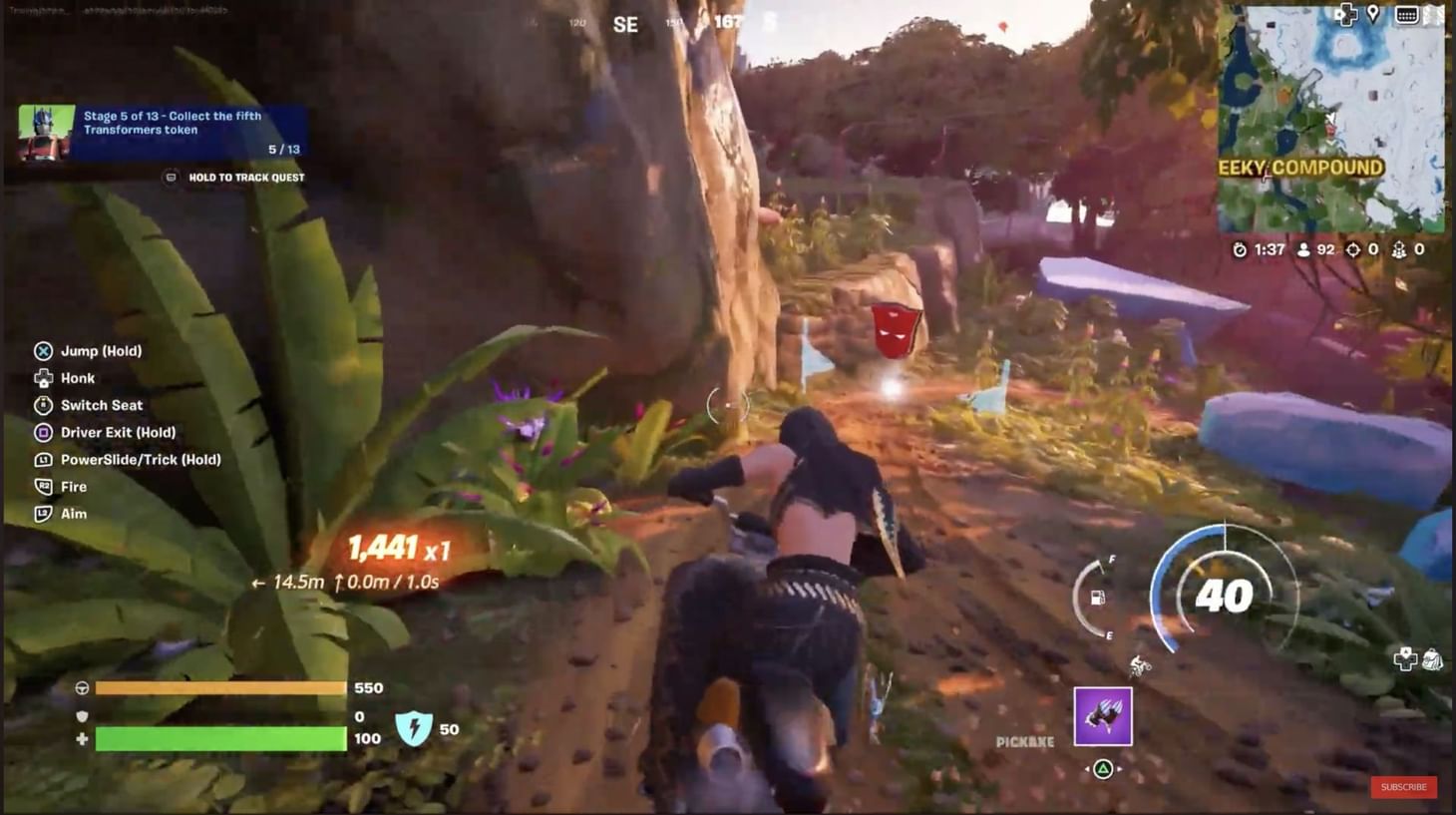The height and width of the screenshot is (815, 1456).
Task: Select the Fire vehicle control icon
Action: tap(43, 487)
